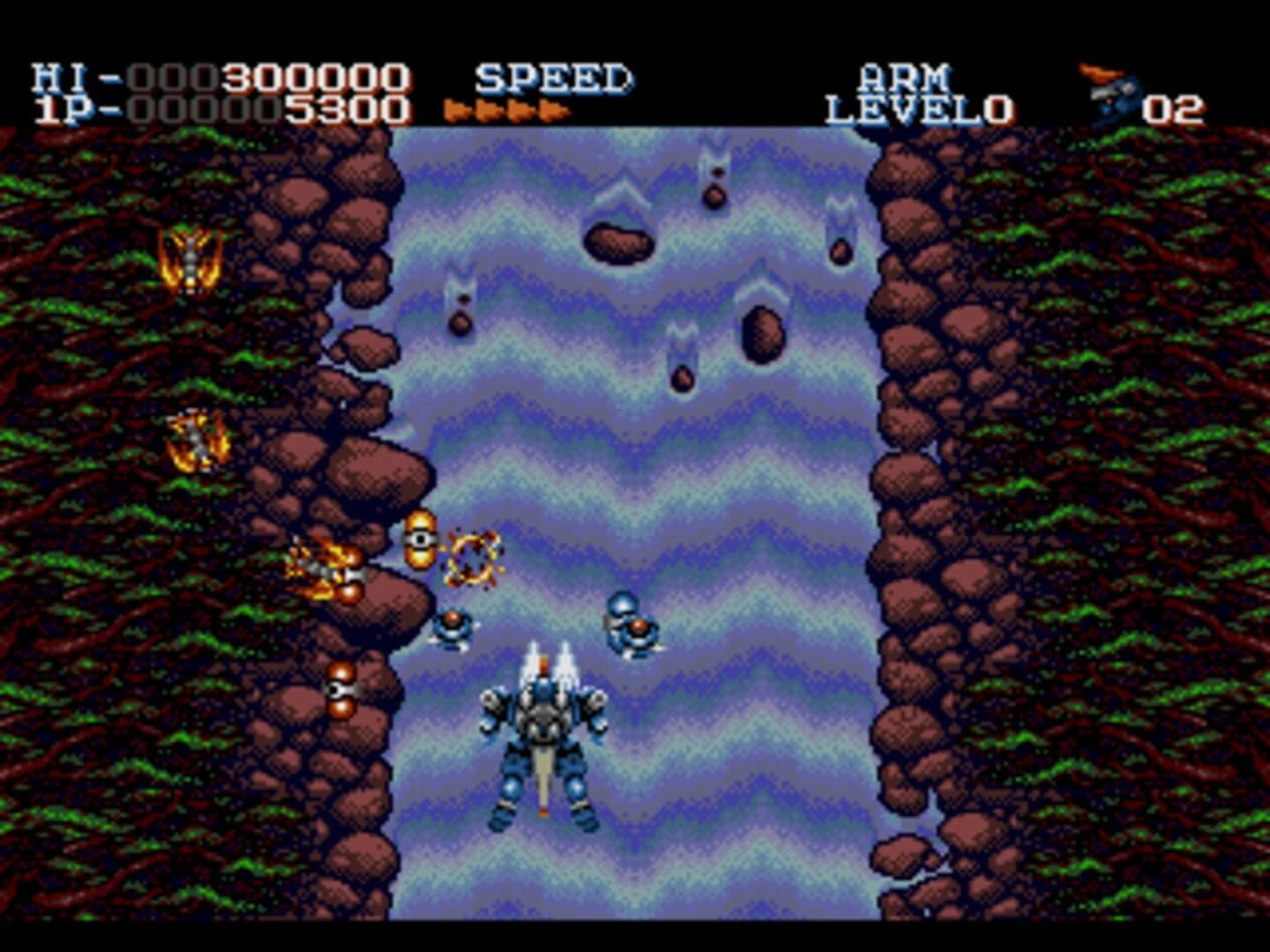This screenshot has height=952, width=1270.
Task: Toggle the first SPEED arrow indicator
Action: [x=457, y=110]
